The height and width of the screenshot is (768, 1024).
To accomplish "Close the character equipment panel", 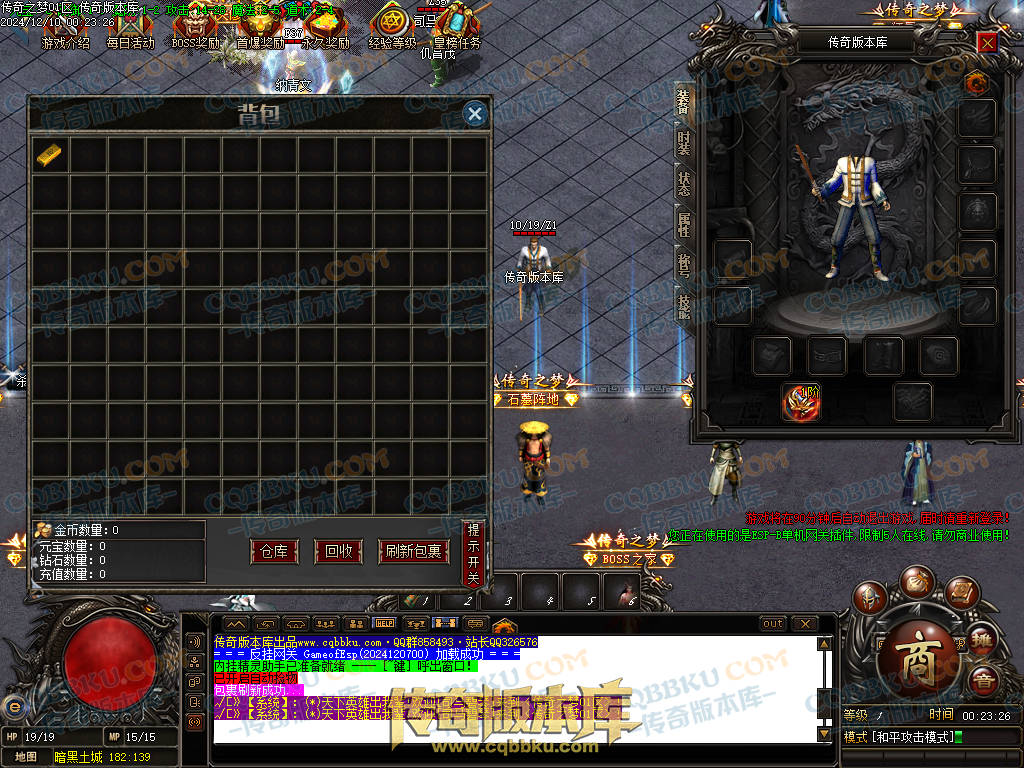I will (987, 42).
